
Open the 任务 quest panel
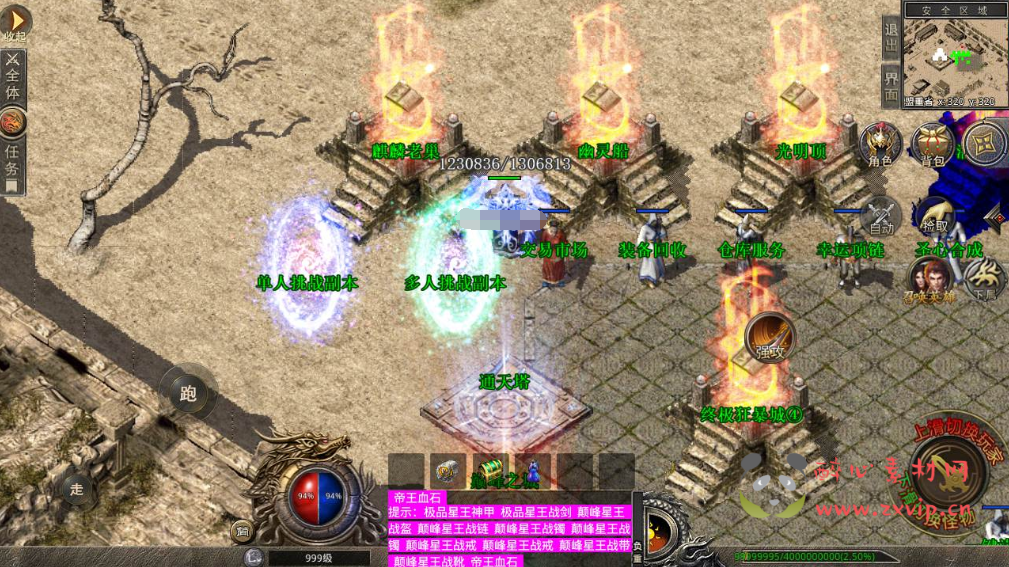coord(13,160)
